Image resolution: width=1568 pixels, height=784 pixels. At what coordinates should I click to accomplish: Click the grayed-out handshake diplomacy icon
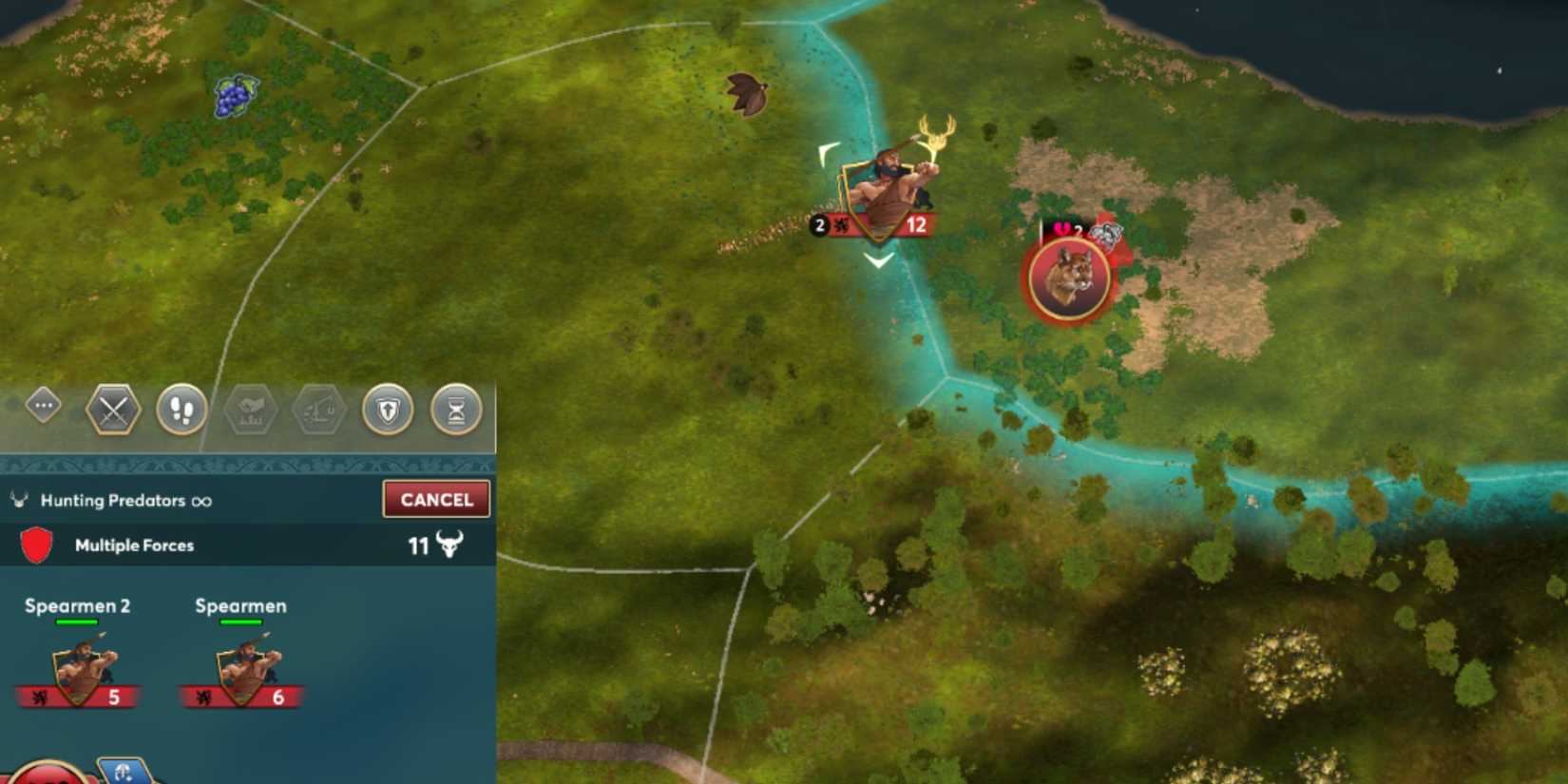[x=251, y=410]
